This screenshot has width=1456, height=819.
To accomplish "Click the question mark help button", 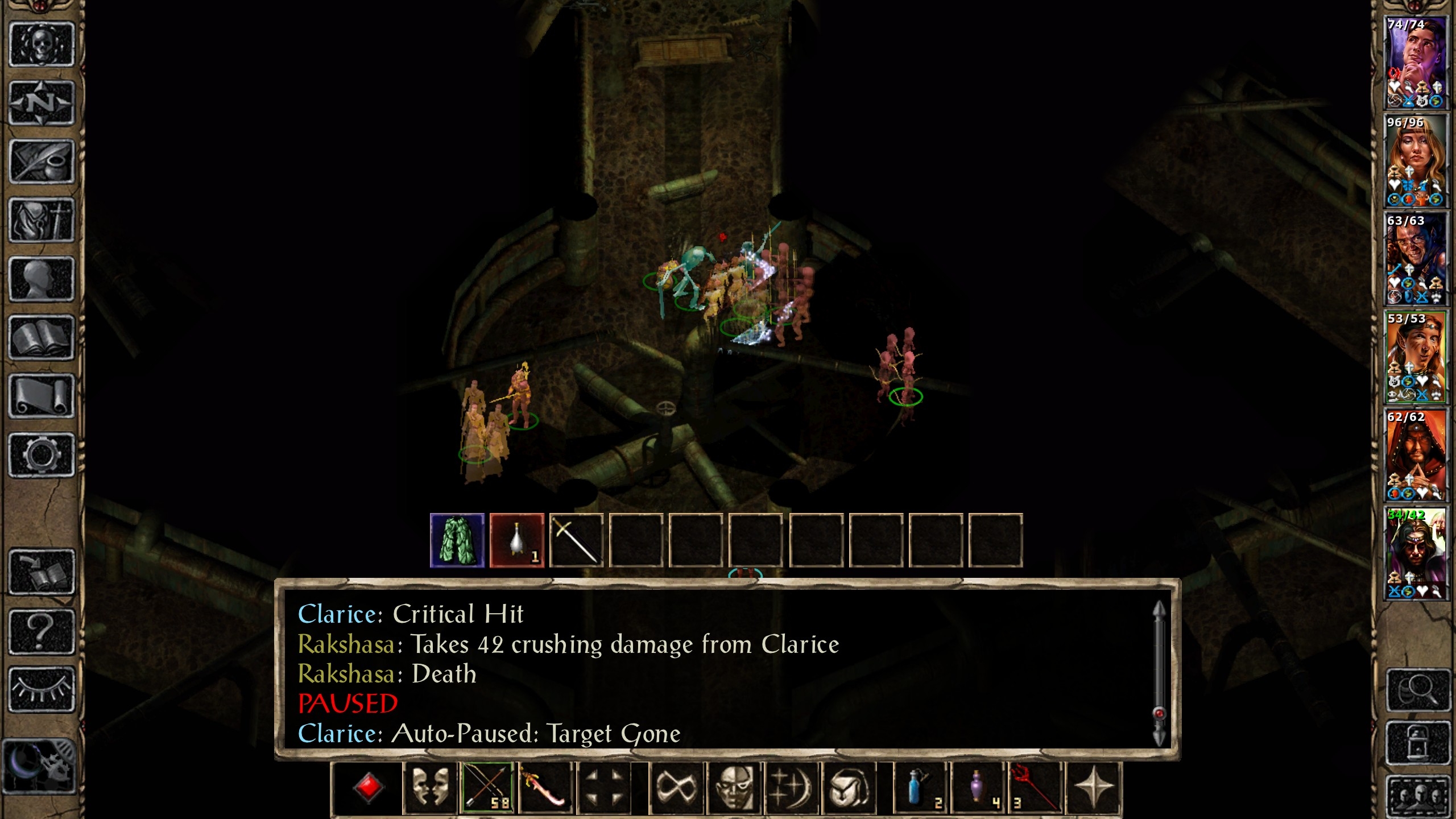I will (x=42, y=631).
